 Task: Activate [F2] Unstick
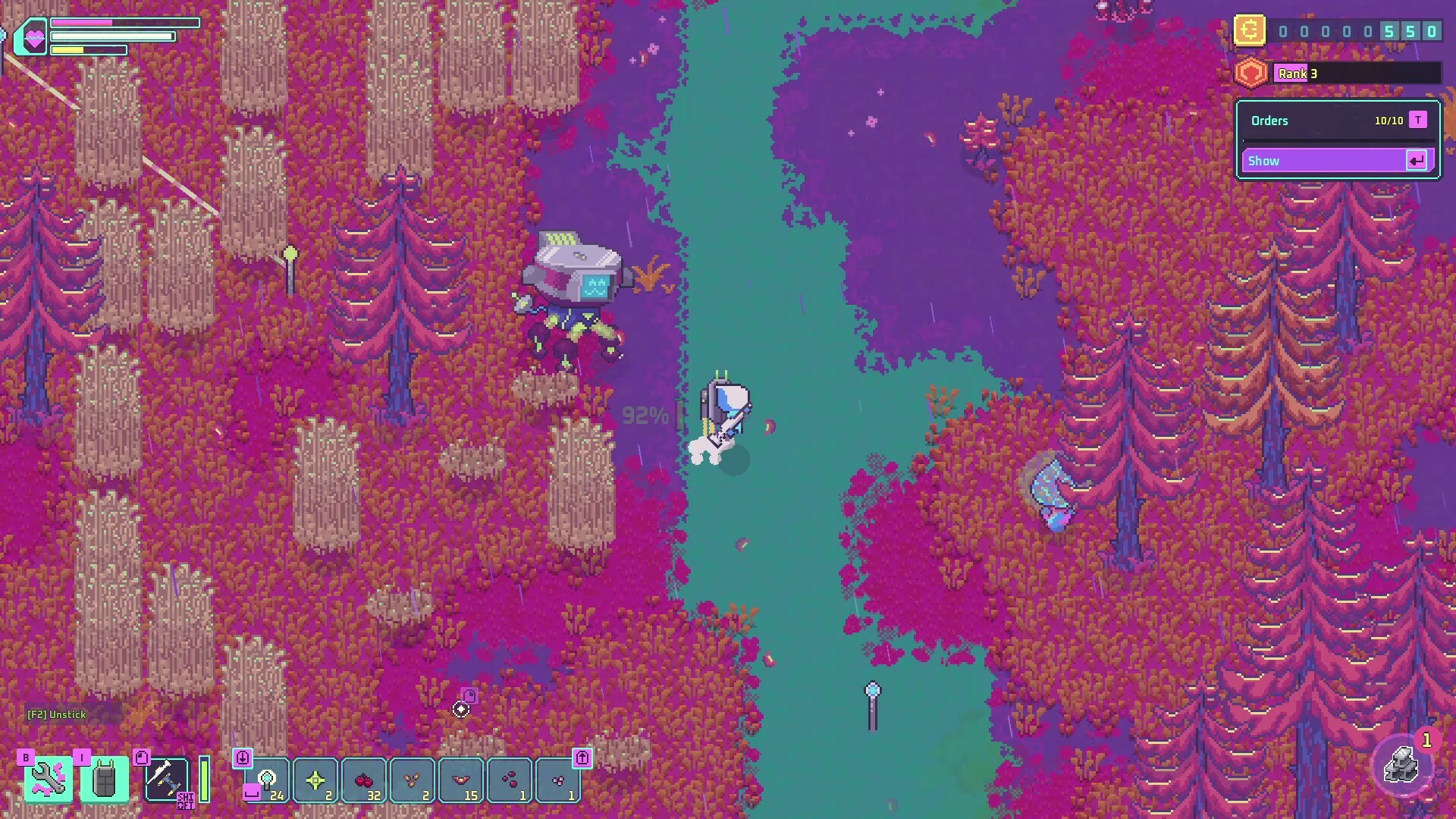click(56, 714)
